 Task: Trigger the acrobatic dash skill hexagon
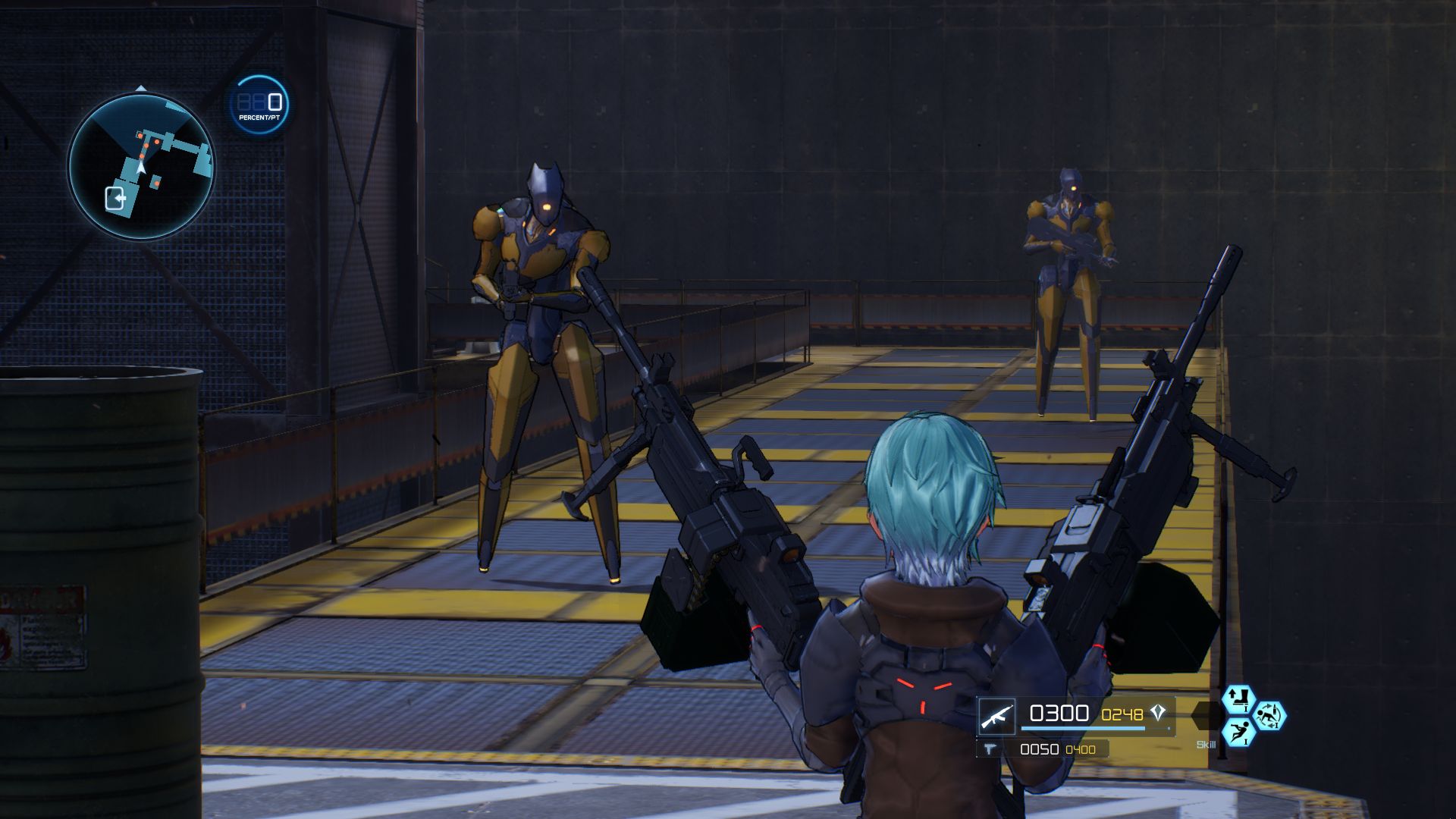1238,734
